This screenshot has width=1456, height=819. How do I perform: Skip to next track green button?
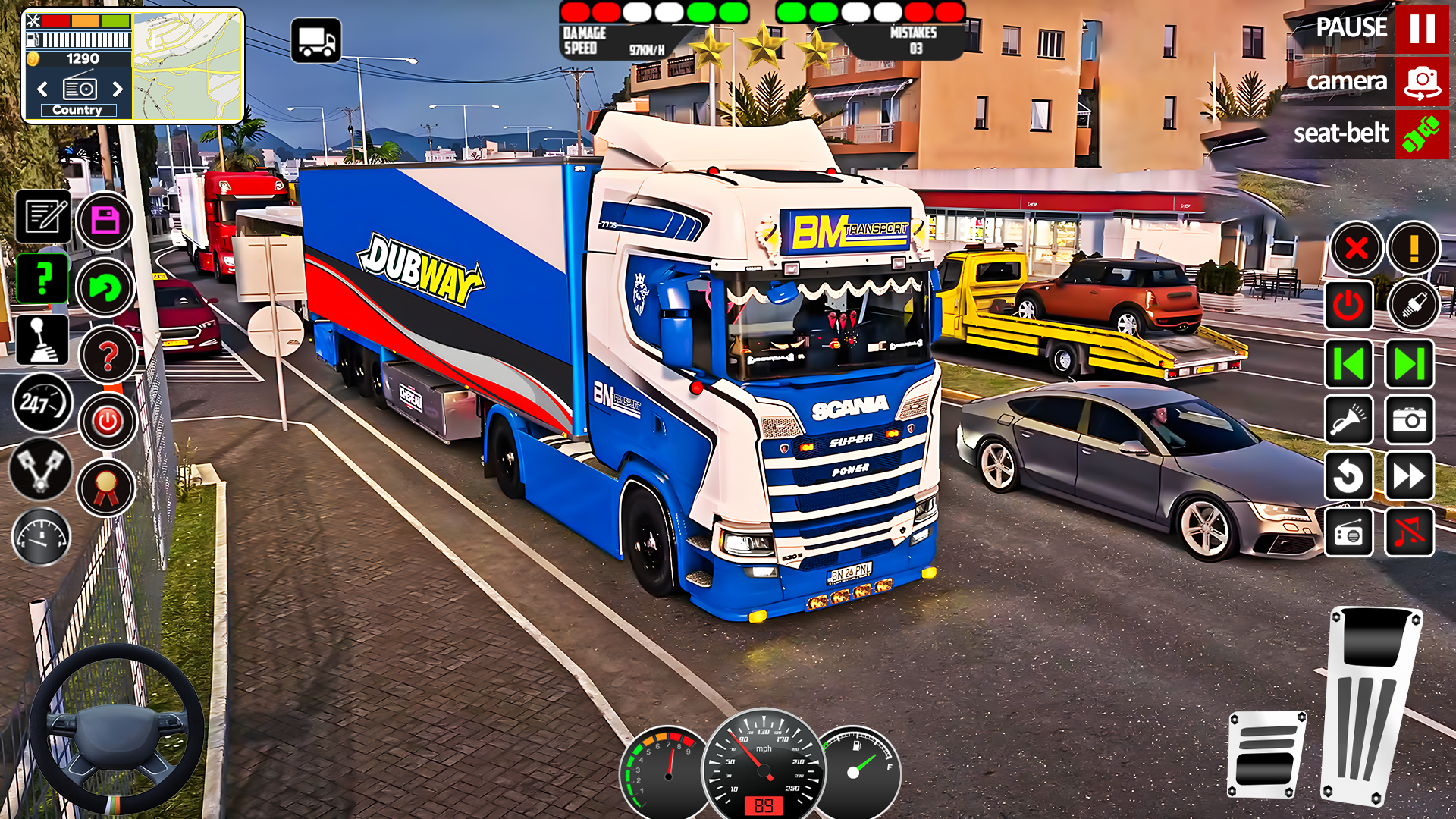click(x=1410, y=364)
